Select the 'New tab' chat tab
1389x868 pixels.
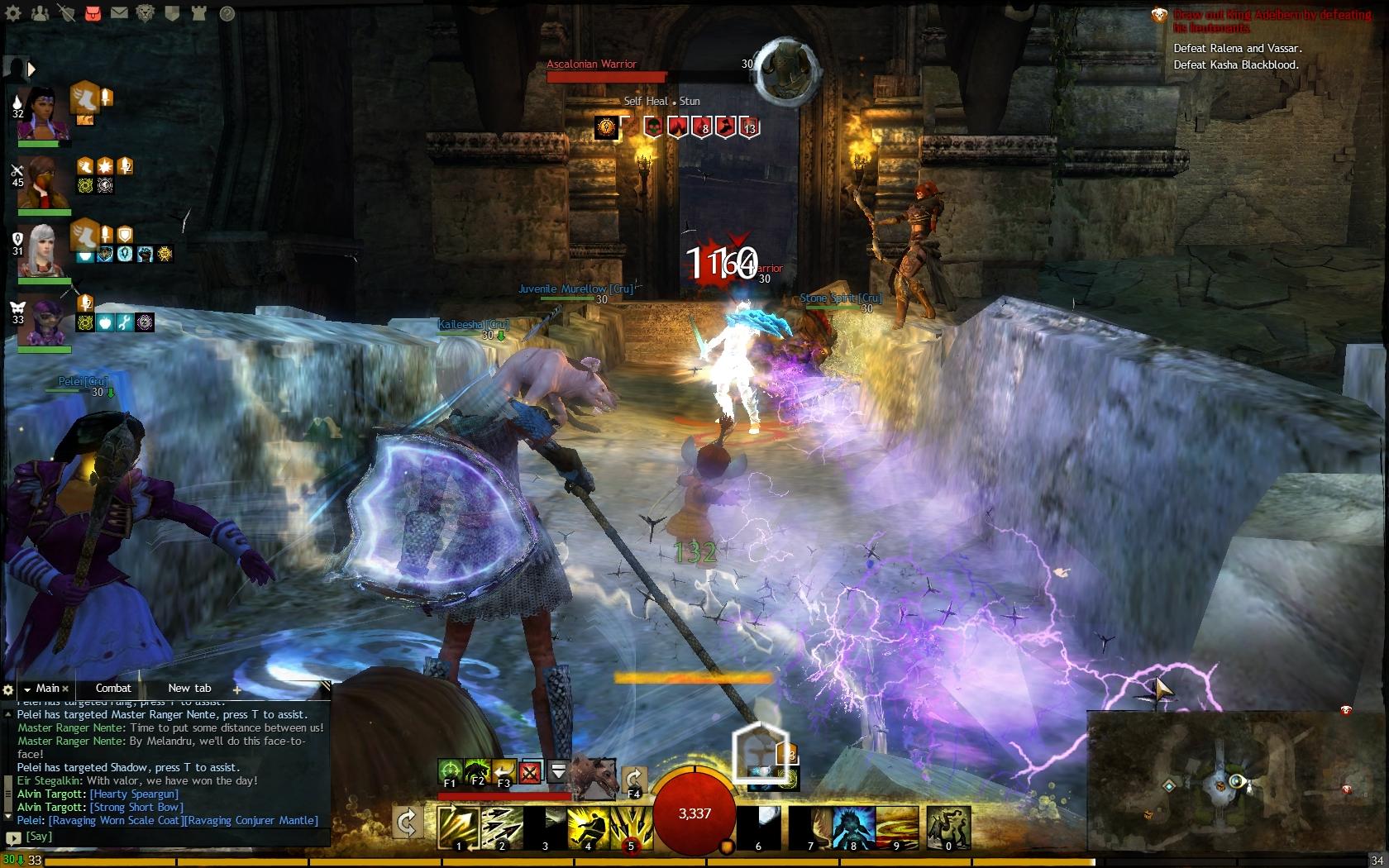tap(189, 688)
